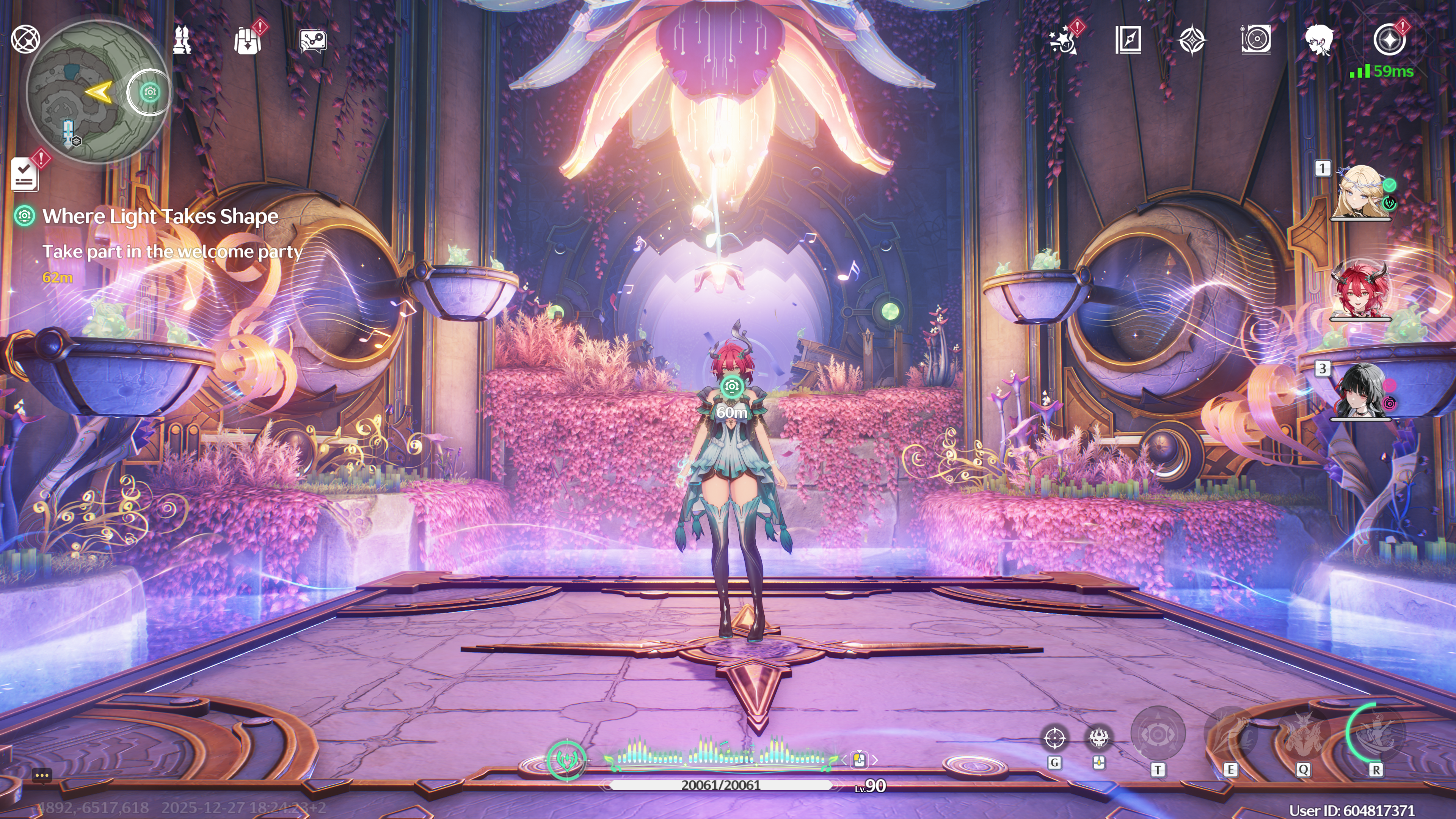Open the chat bubble with three dots
This screenshot has width=1456, height=819.
pos(42,775)
